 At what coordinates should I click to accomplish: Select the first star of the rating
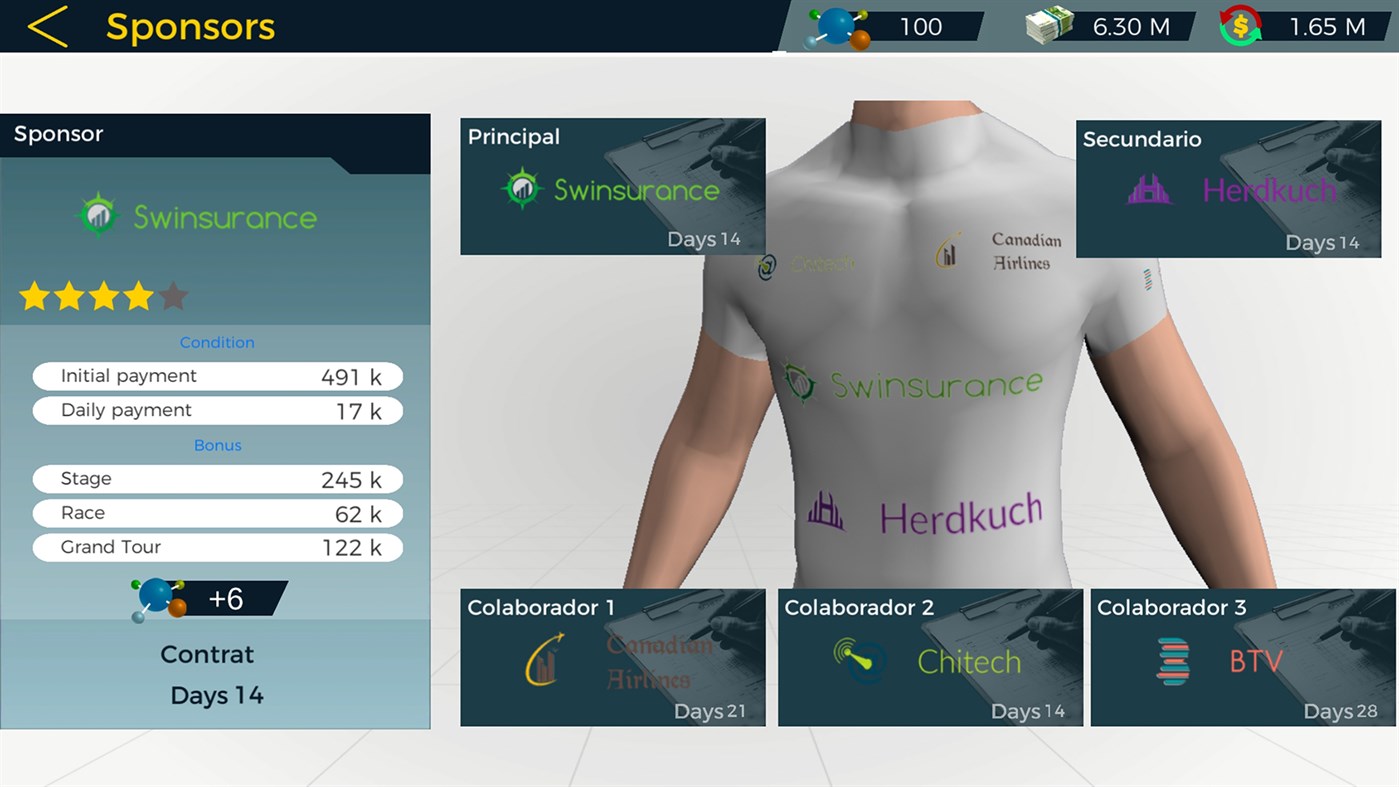(33, 295)
